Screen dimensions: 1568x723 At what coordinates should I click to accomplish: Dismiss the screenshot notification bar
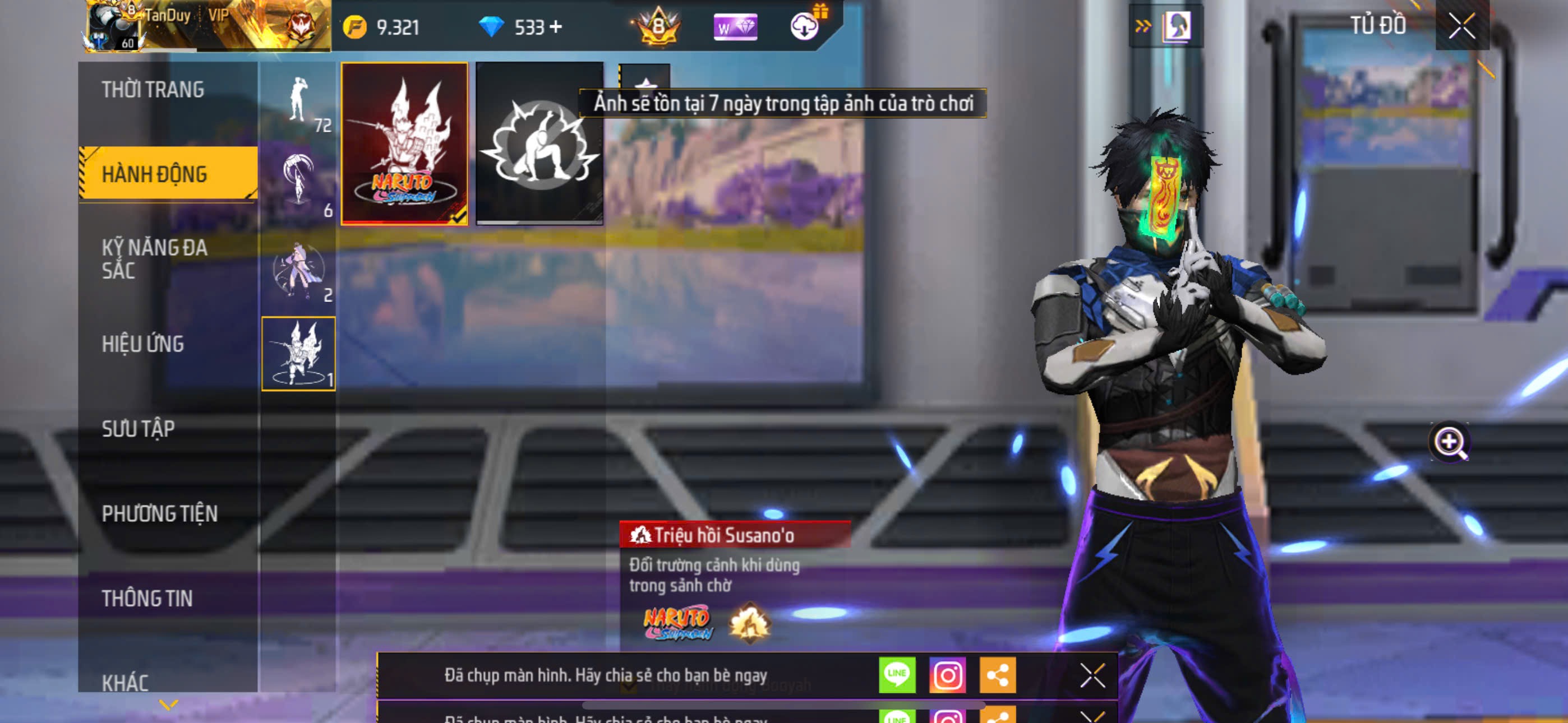click(1092, 674)
